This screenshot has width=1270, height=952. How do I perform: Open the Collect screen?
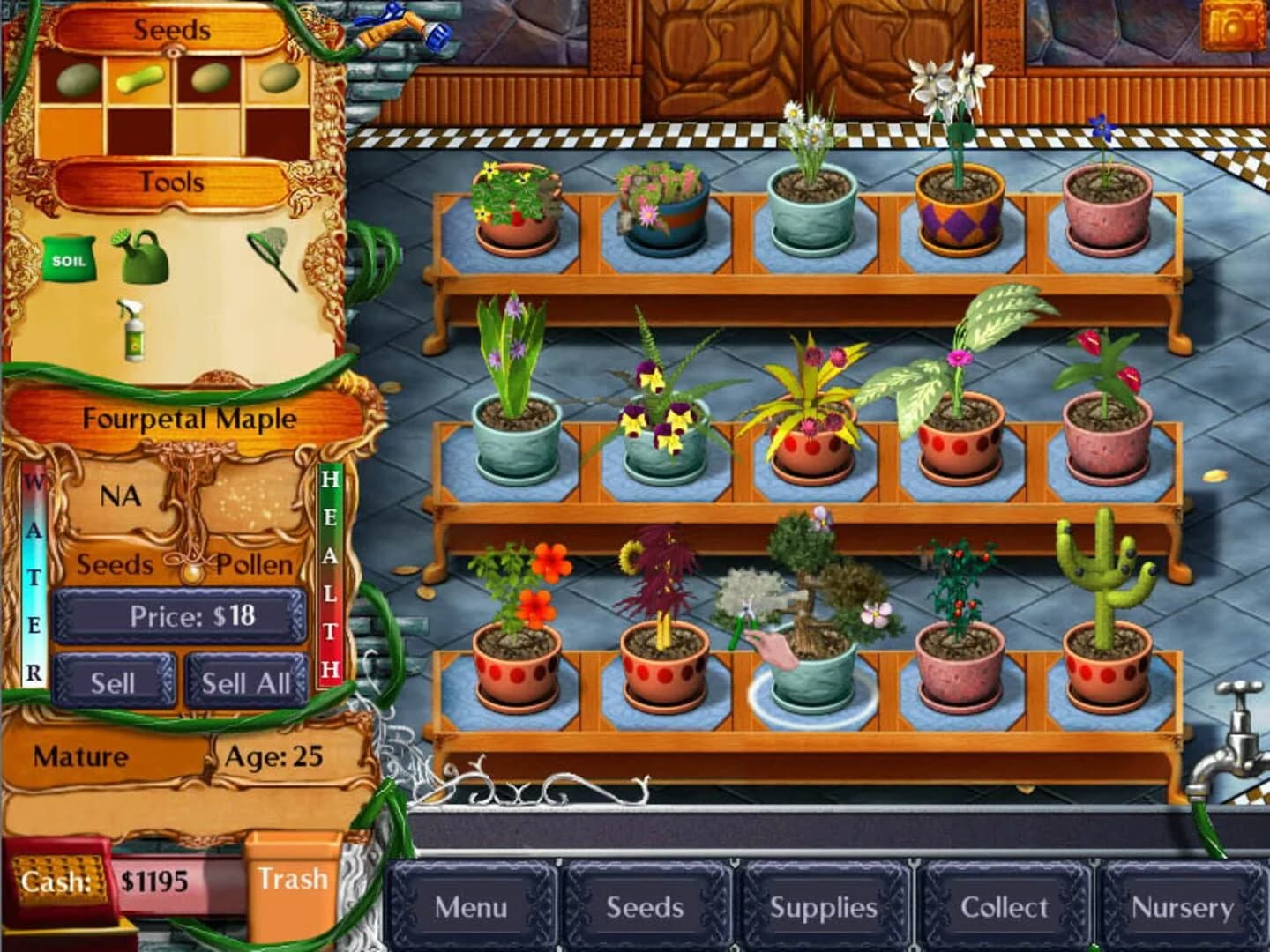1004,905
